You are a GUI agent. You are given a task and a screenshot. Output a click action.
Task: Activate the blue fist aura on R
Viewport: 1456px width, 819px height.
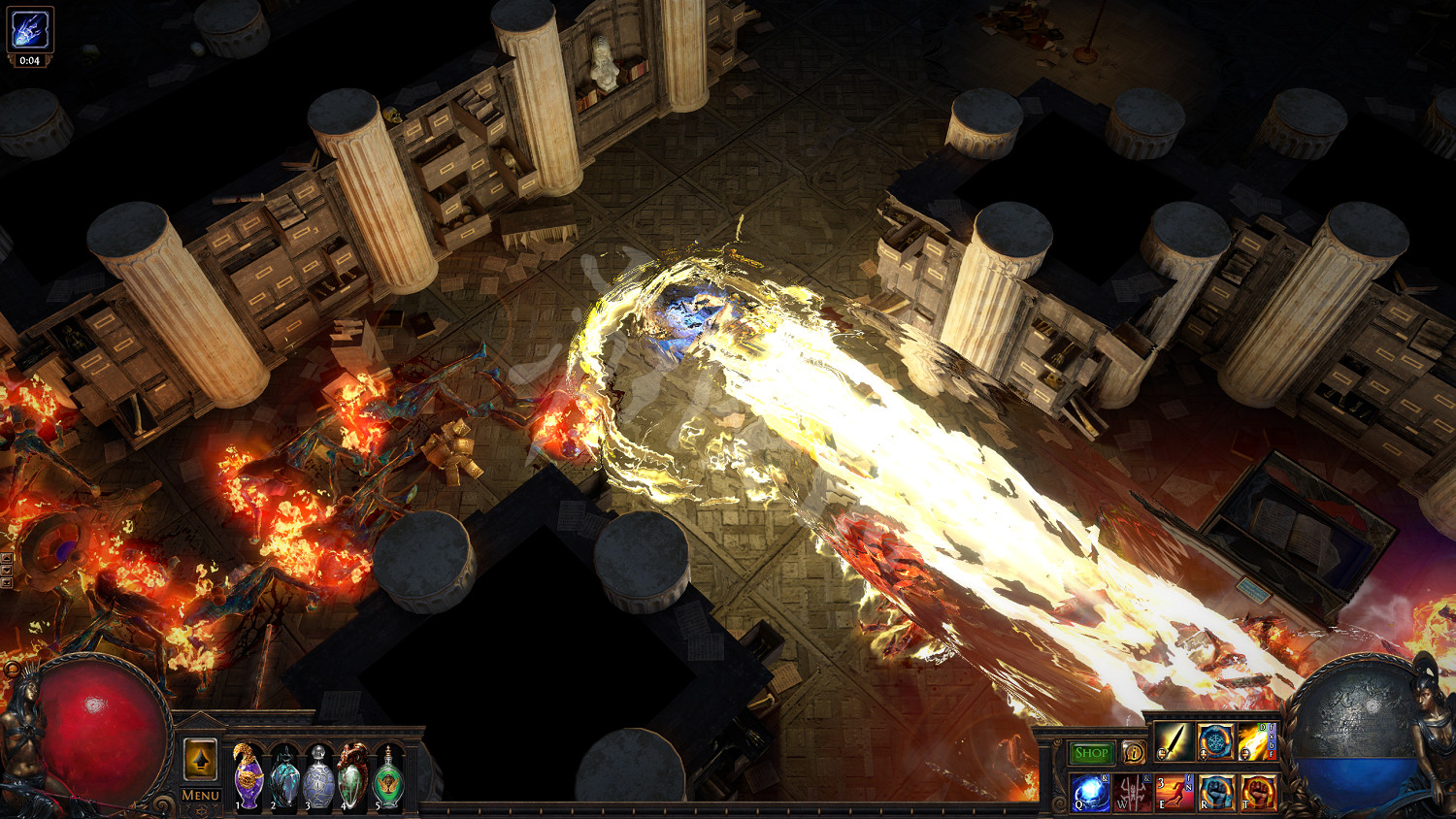click(x=1215, y=792)
